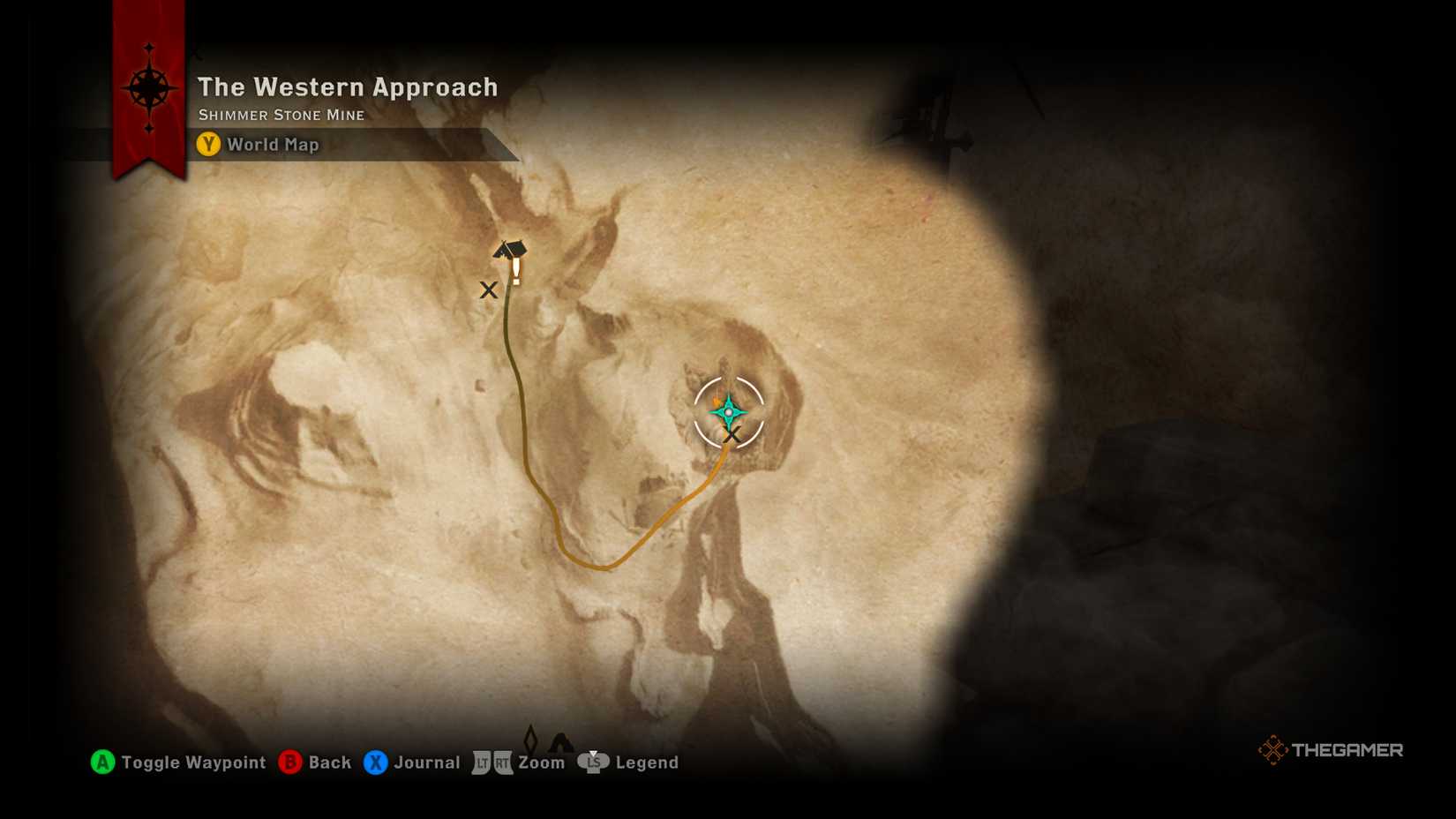Image resolution: width=1456 pixels, height=819 pixels.
Task: Open the Journal via the X prompt
Action: pyautogui.click(x=375, y=763)
